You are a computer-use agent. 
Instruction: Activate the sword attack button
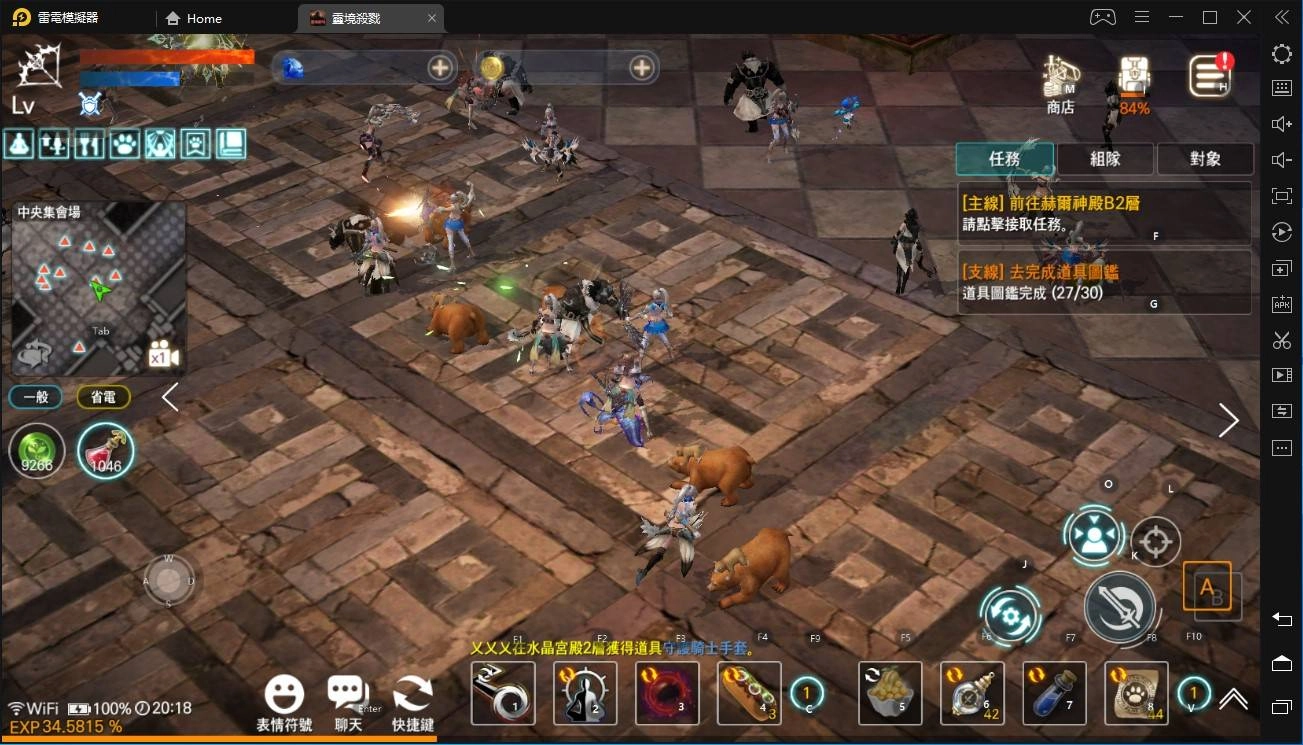point(1119,607)
